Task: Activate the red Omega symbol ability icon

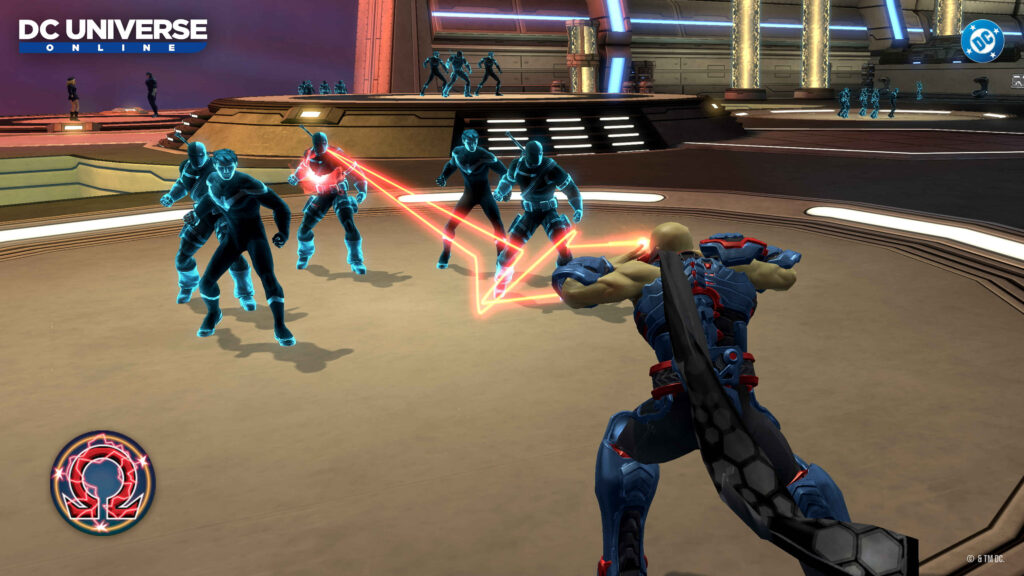Action: (102, 482)
